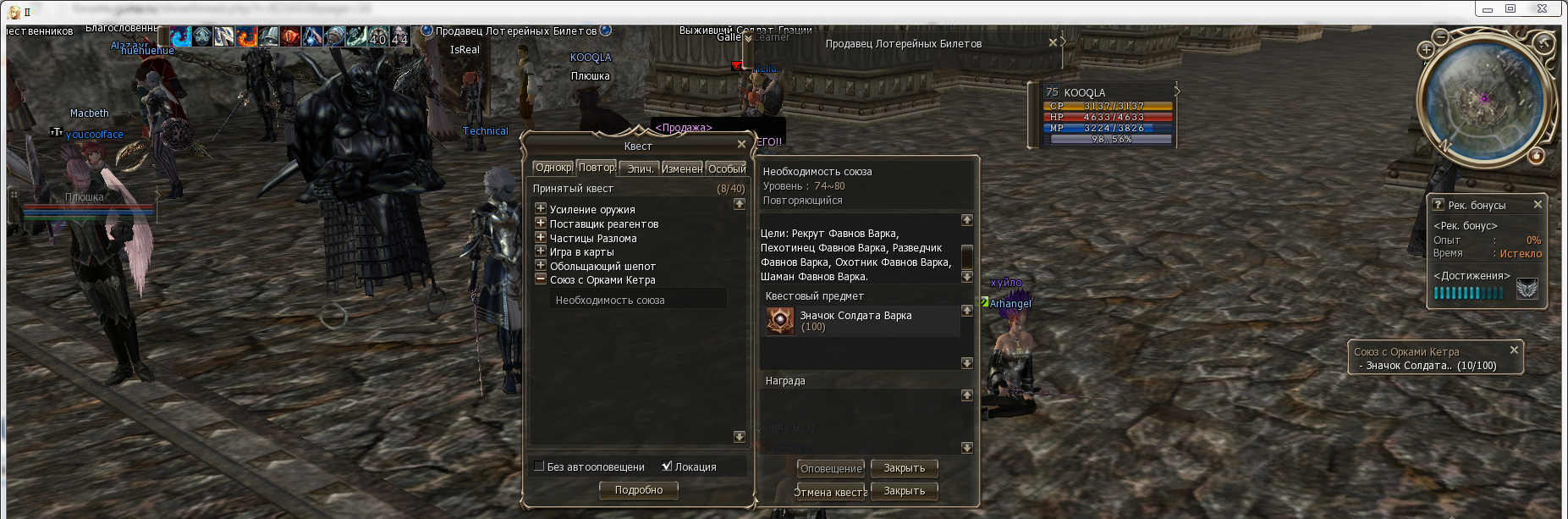Switch to the Однокр. quest tab

pos(553,168)
